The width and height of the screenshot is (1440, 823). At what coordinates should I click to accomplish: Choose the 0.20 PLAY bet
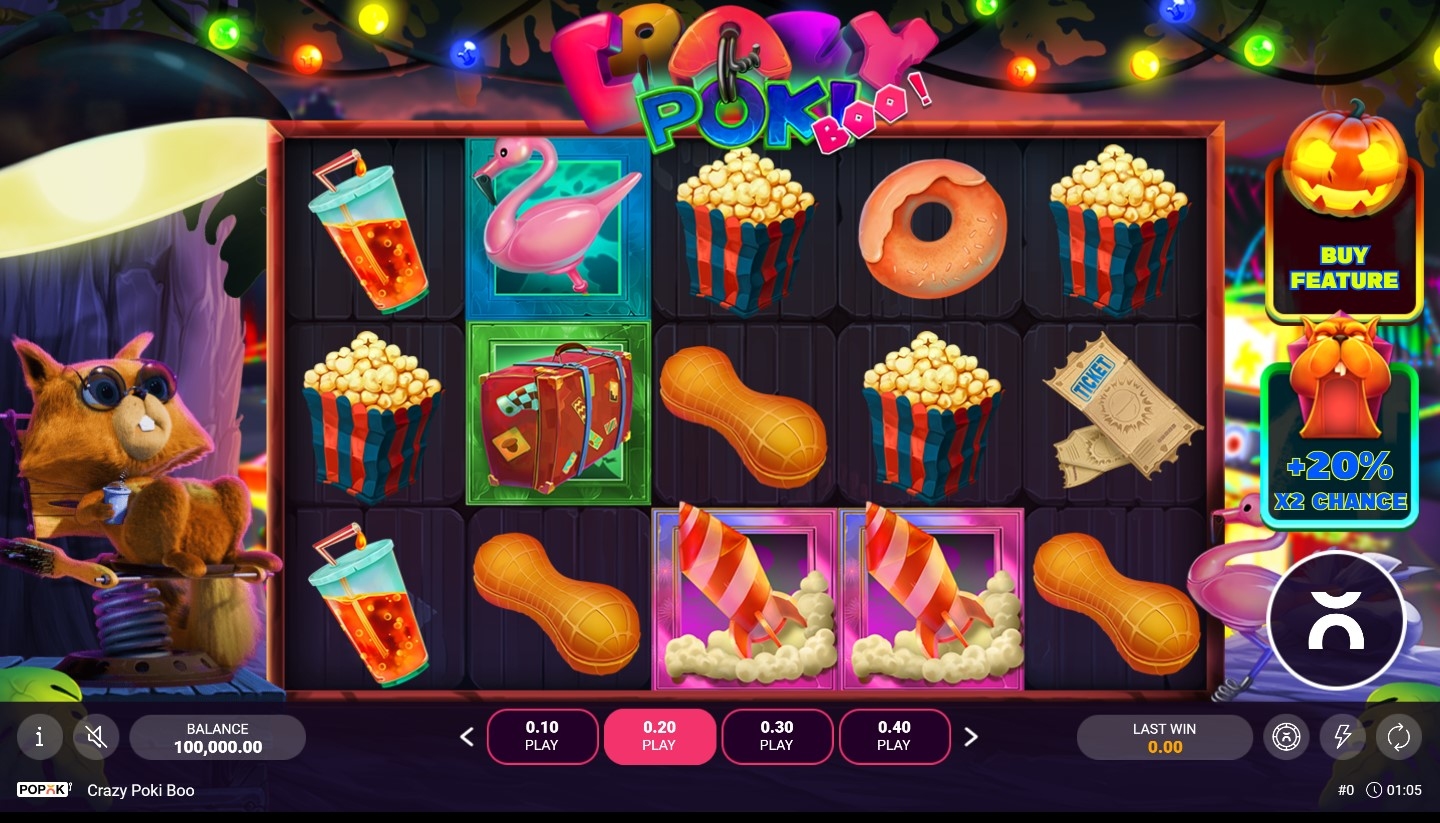659,736
